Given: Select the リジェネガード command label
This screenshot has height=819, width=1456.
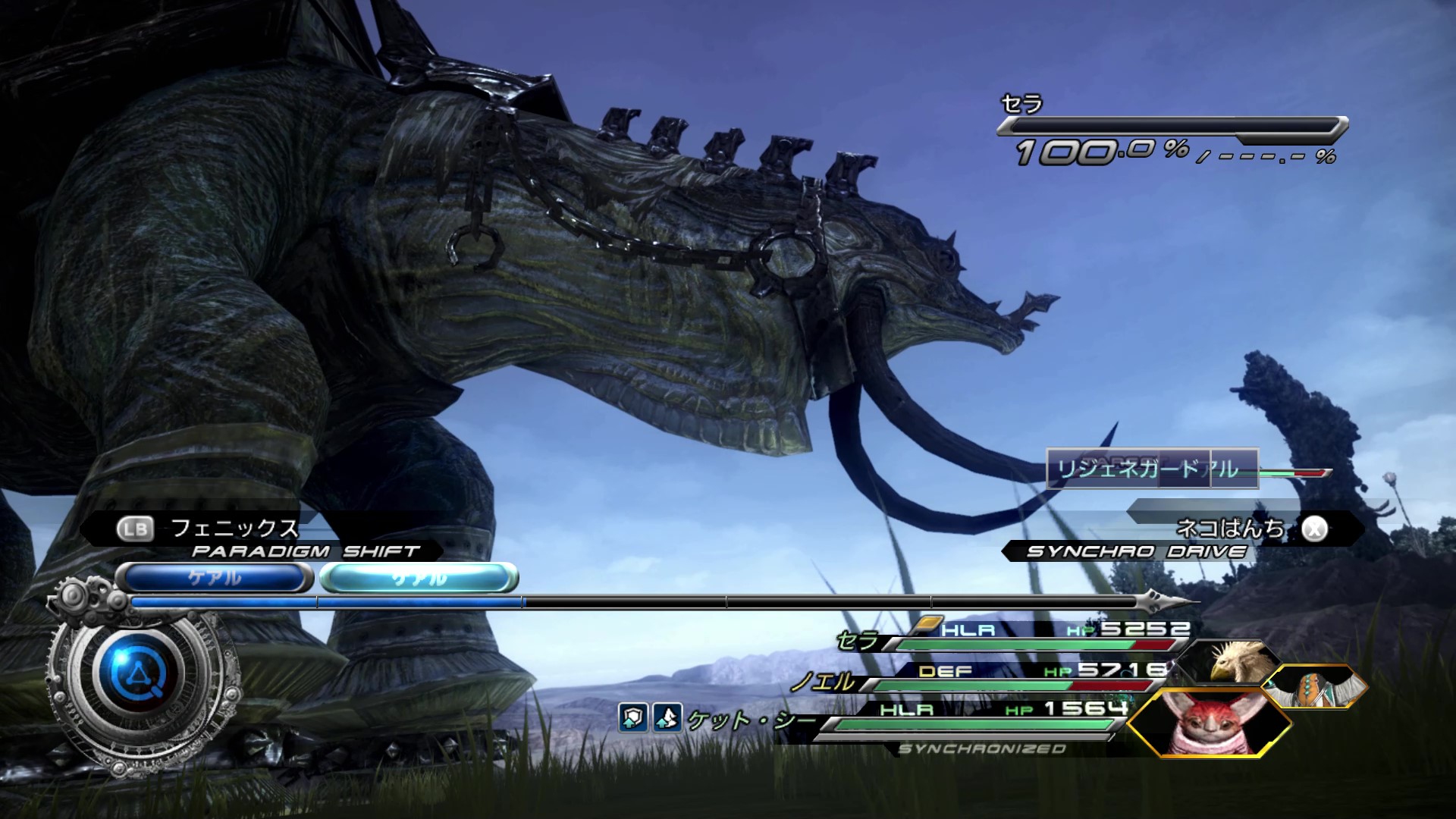Looking at the screenshot, I should (1128, 469).
